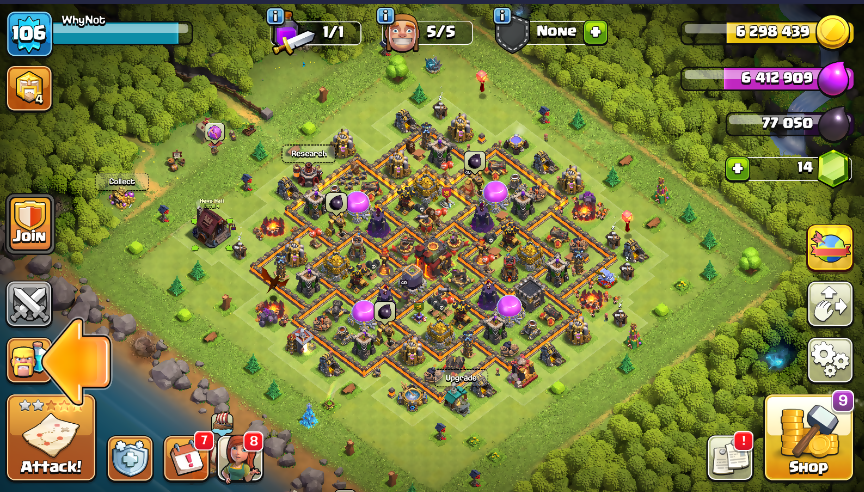Open the gold pass badge icon
864x492 pixels.
coord(29,89)
